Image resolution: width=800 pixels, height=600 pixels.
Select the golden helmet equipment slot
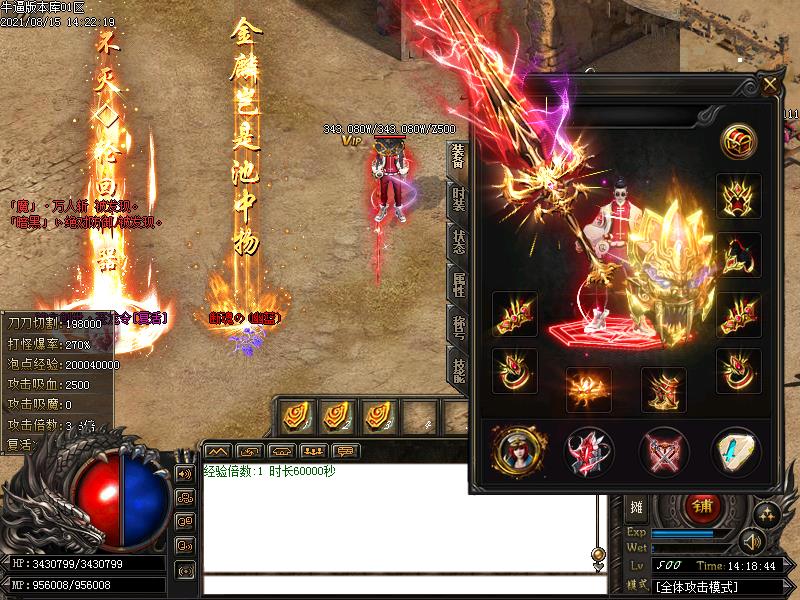pyautogui.click(x=738, y=196)
